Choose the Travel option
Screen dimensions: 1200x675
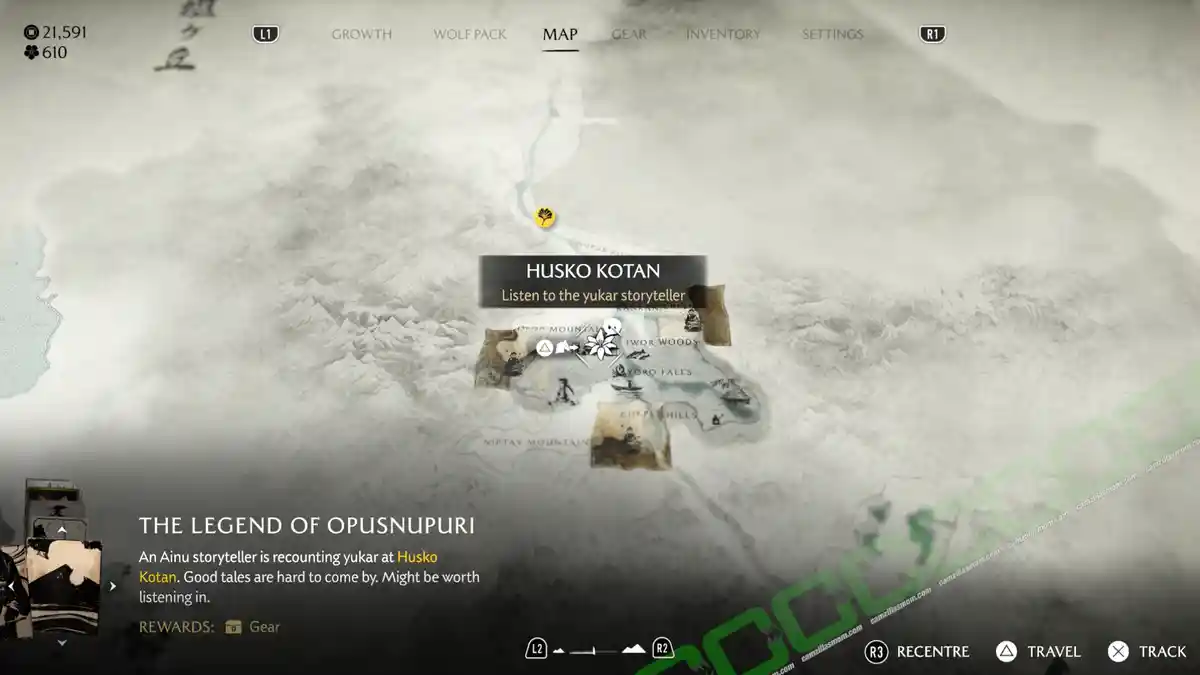tap(1038, 651)
